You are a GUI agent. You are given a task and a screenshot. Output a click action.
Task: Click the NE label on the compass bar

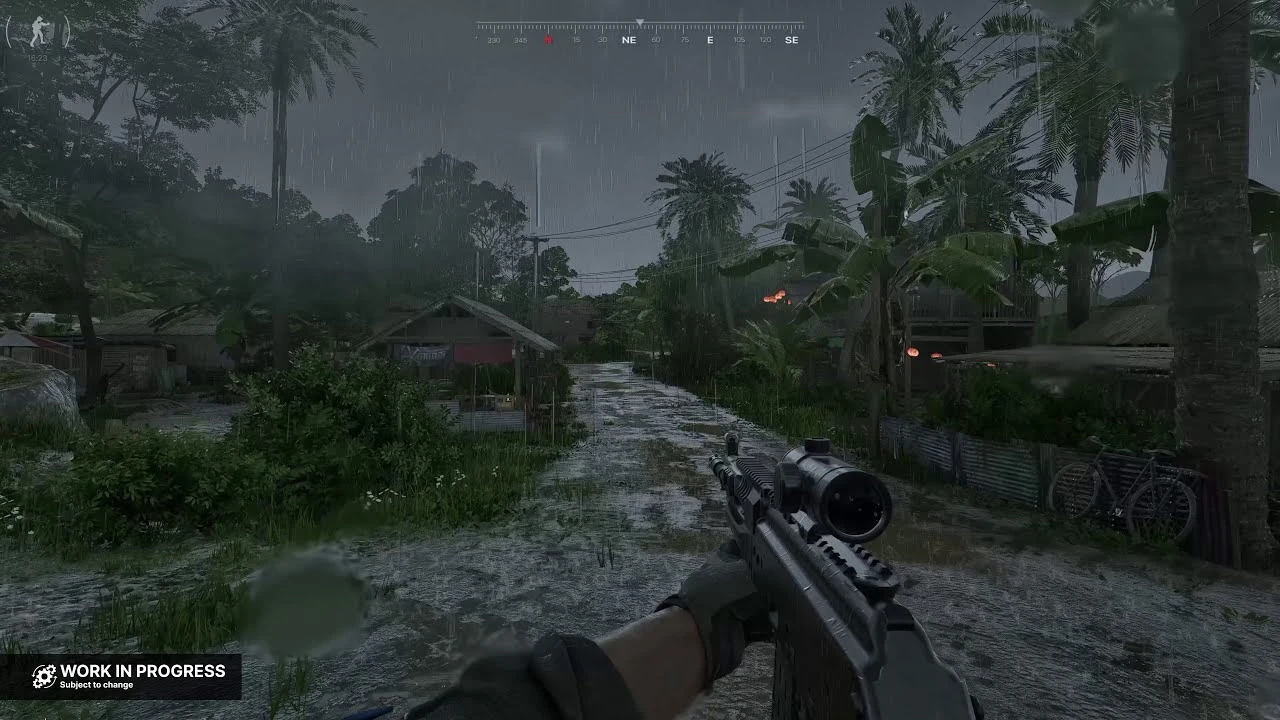tap(629, 38)
